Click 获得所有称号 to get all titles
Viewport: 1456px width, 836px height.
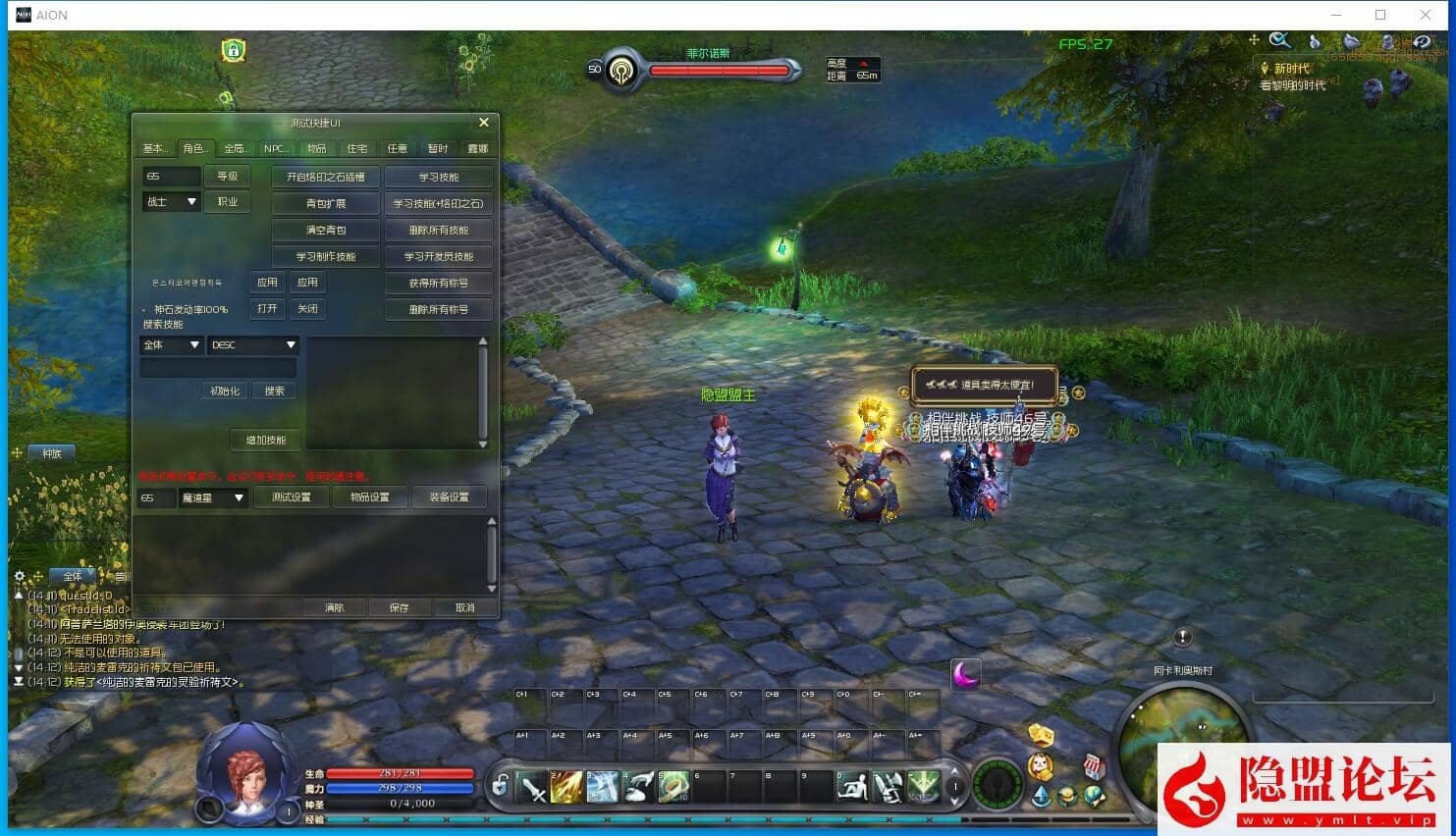pyautogui.click(x=438, y=284)
